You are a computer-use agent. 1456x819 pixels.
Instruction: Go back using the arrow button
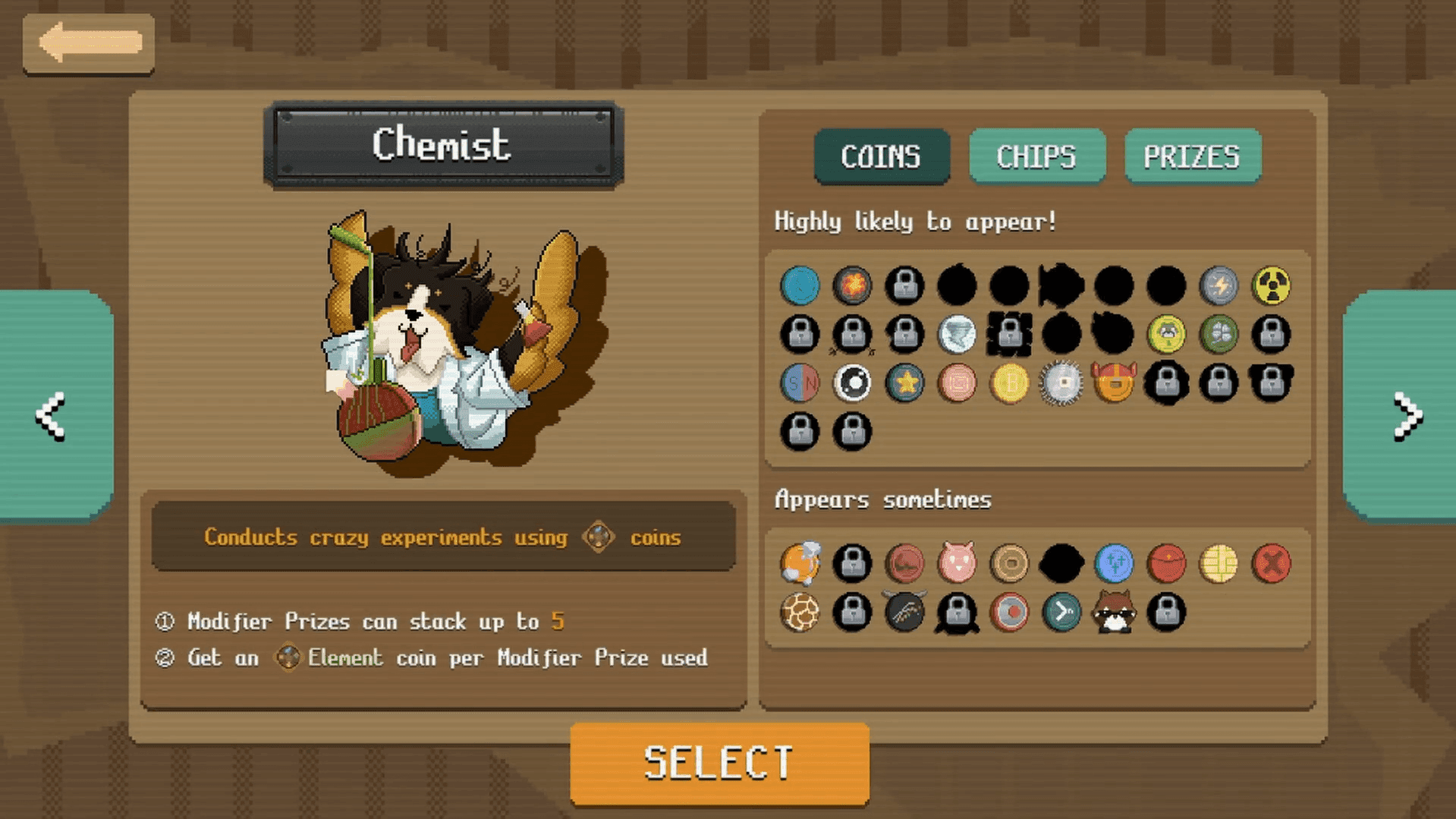[89, 43]
